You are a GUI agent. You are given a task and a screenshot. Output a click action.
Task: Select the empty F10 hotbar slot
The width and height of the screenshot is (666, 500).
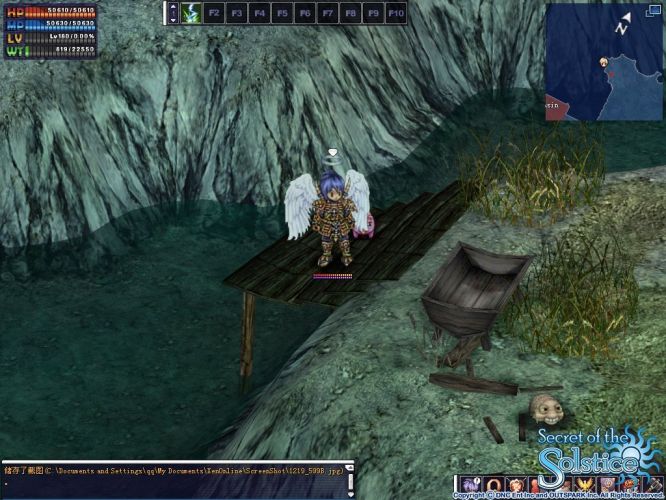tap(396, 13)
